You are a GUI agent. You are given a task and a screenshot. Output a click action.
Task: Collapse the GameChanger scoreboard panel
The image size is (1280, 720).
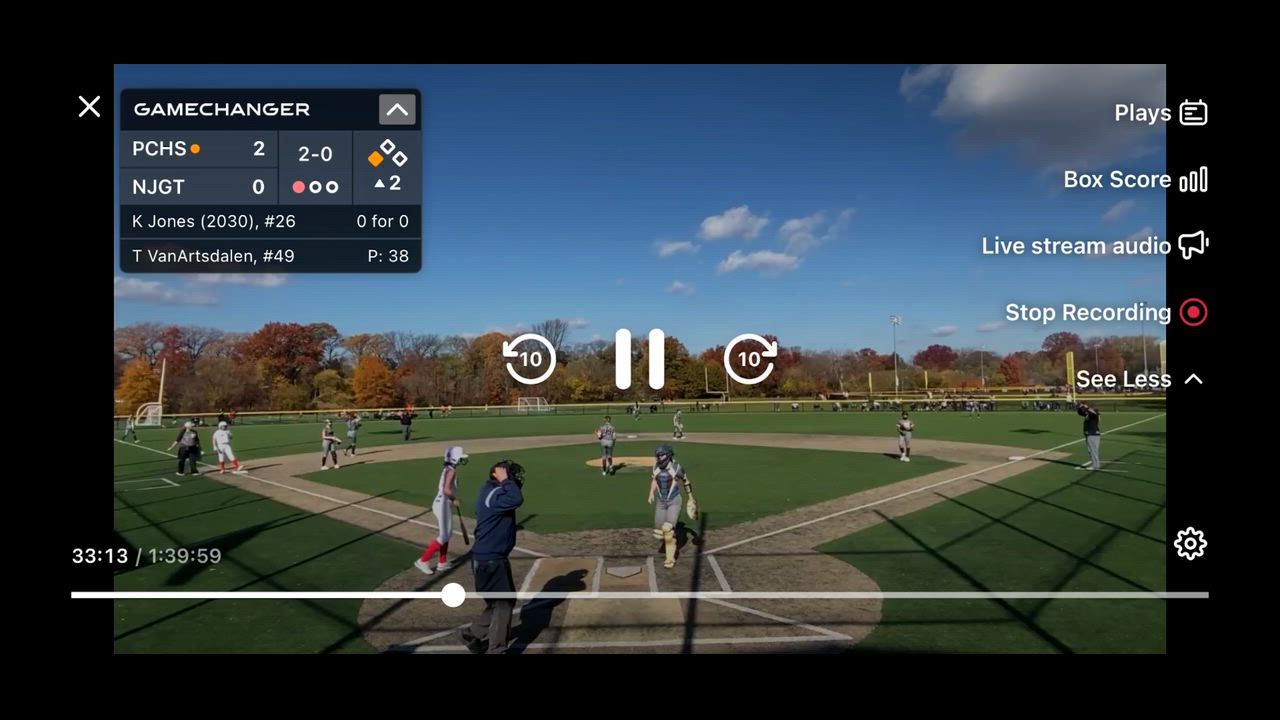tap(397, 110)
